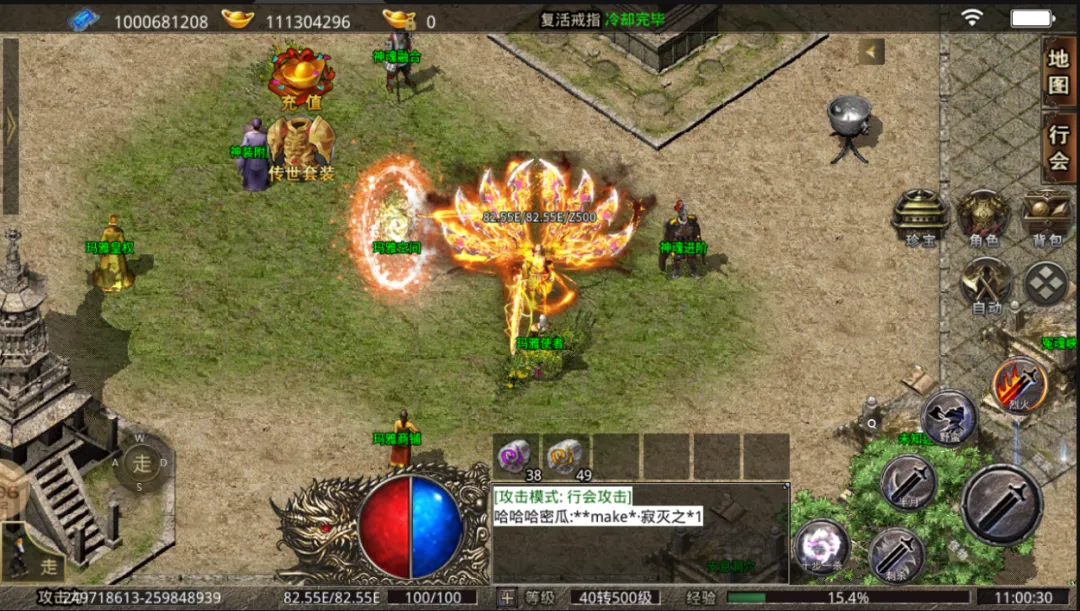1080x611 pixels.
Task: Open the 珍宝 treasure shop
Action: (x=919, y=215)
